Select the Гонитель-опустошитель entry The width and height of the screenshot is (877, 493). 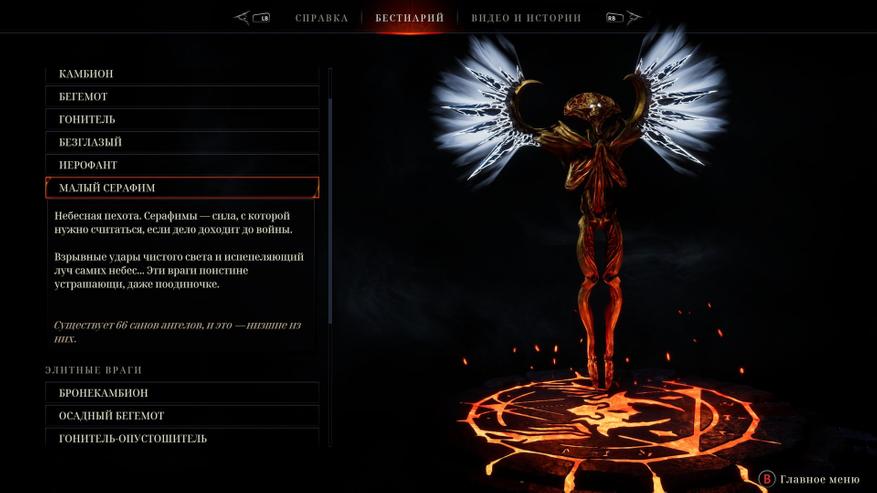tap(182, 438)
